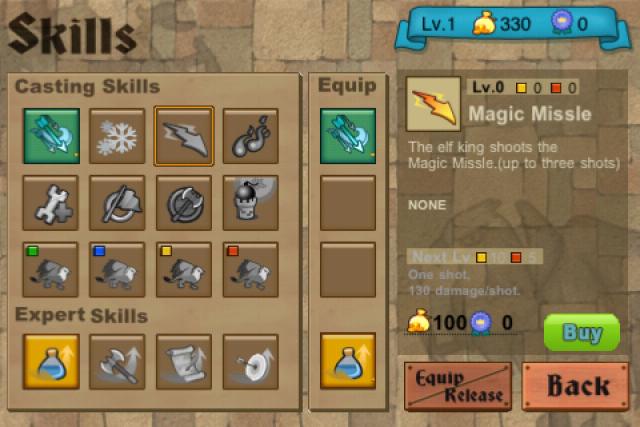Choose the bomb tower skill
Image resolution: width=640 pixels, height=427 pixels.
click(250, 202)
